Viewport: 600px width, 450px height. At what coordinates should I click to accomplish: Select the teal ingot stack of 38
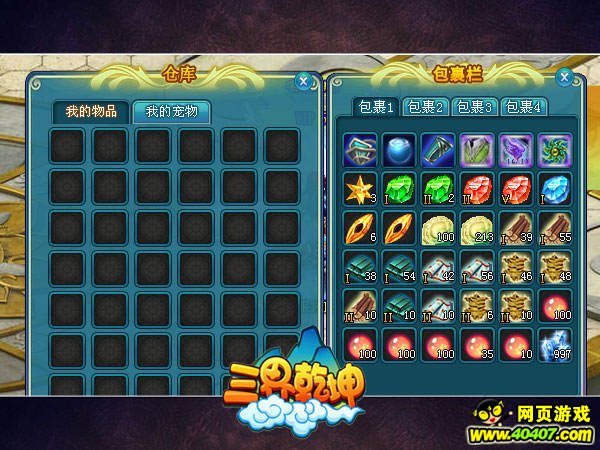click(358, 266)
